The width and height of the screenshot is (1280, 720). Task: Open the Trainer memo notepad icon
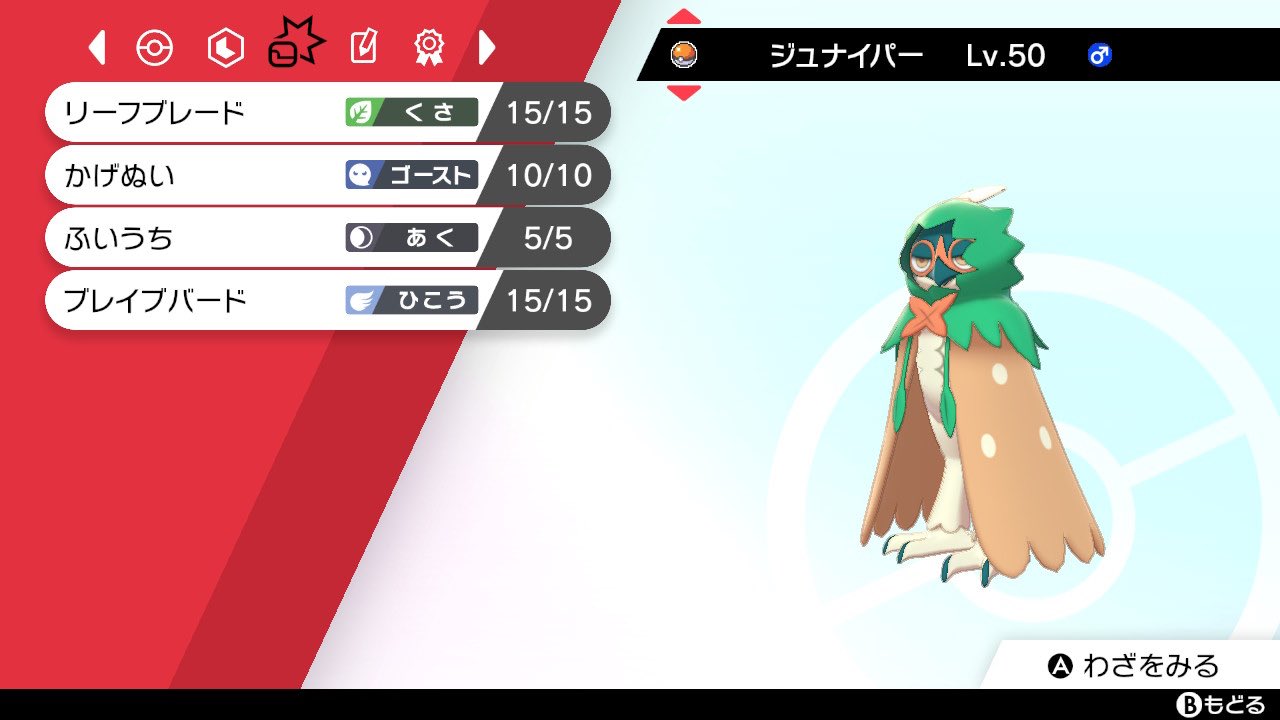pyautogui.click(x=362, y=46)
